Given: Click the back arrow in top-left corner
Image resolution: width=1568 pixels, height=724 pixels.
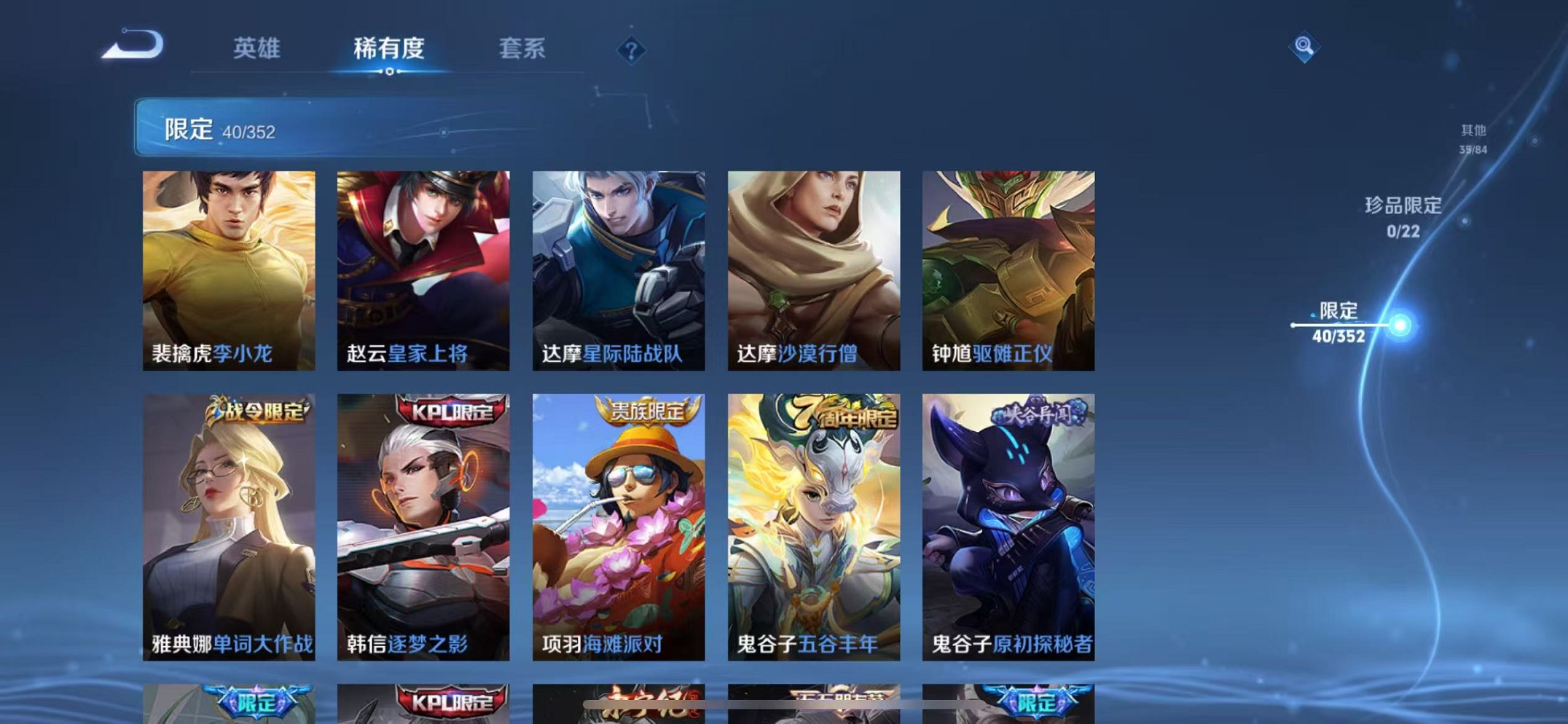Looking at the screenshot, I should pyautogui.click(x=133, y=46).
